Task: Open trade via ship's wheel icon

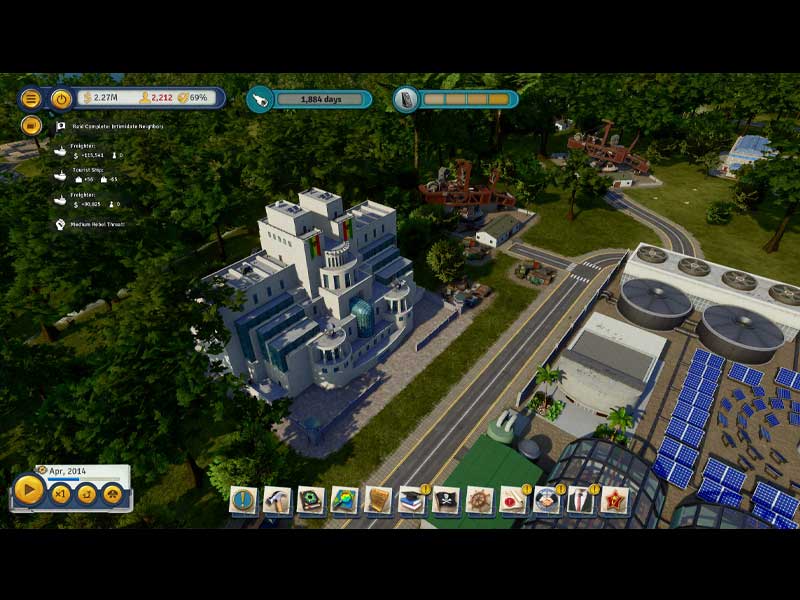Action: [480, 499]
